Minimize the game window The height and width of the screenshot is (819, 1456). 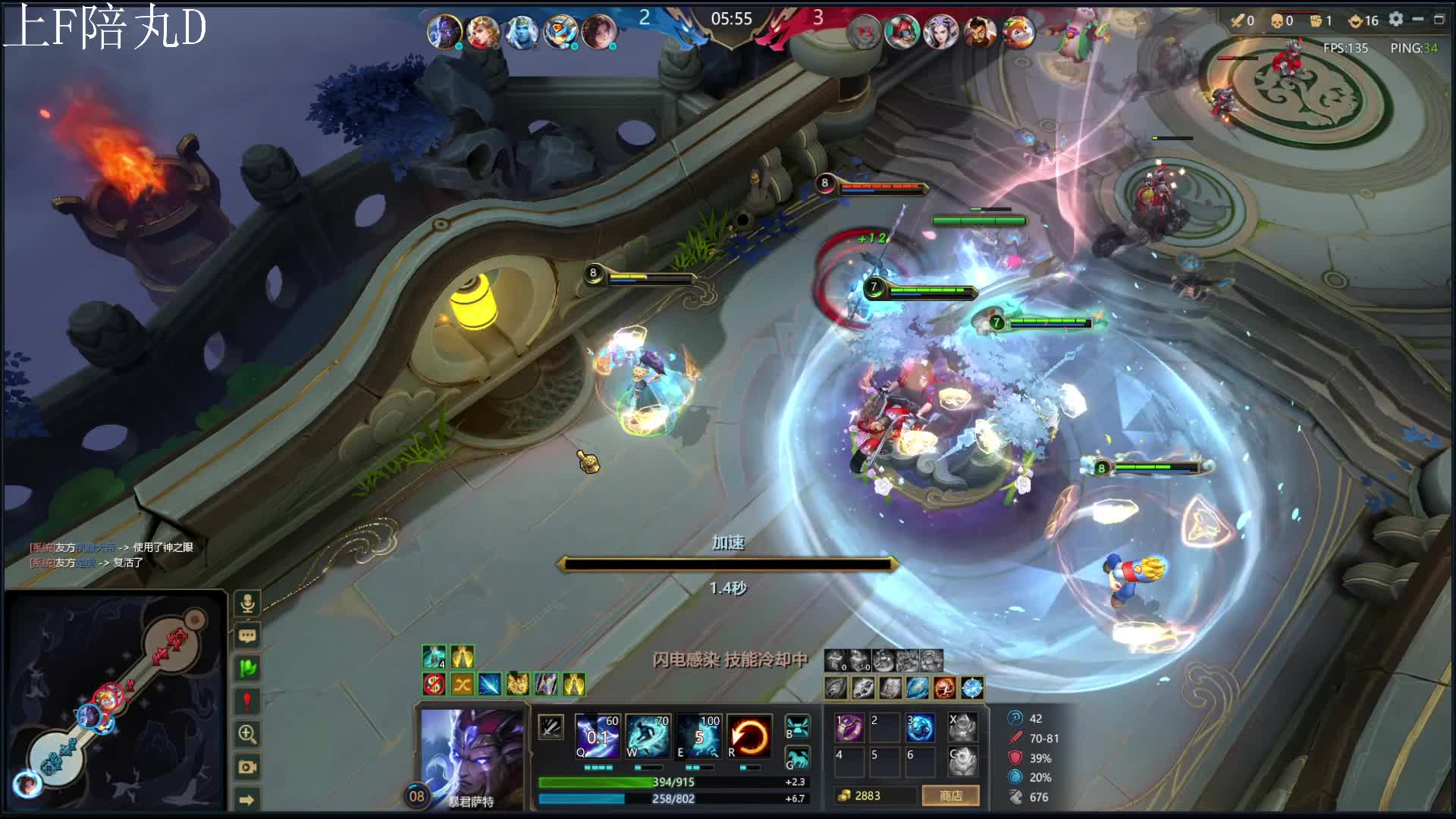tap(1417, 19)
